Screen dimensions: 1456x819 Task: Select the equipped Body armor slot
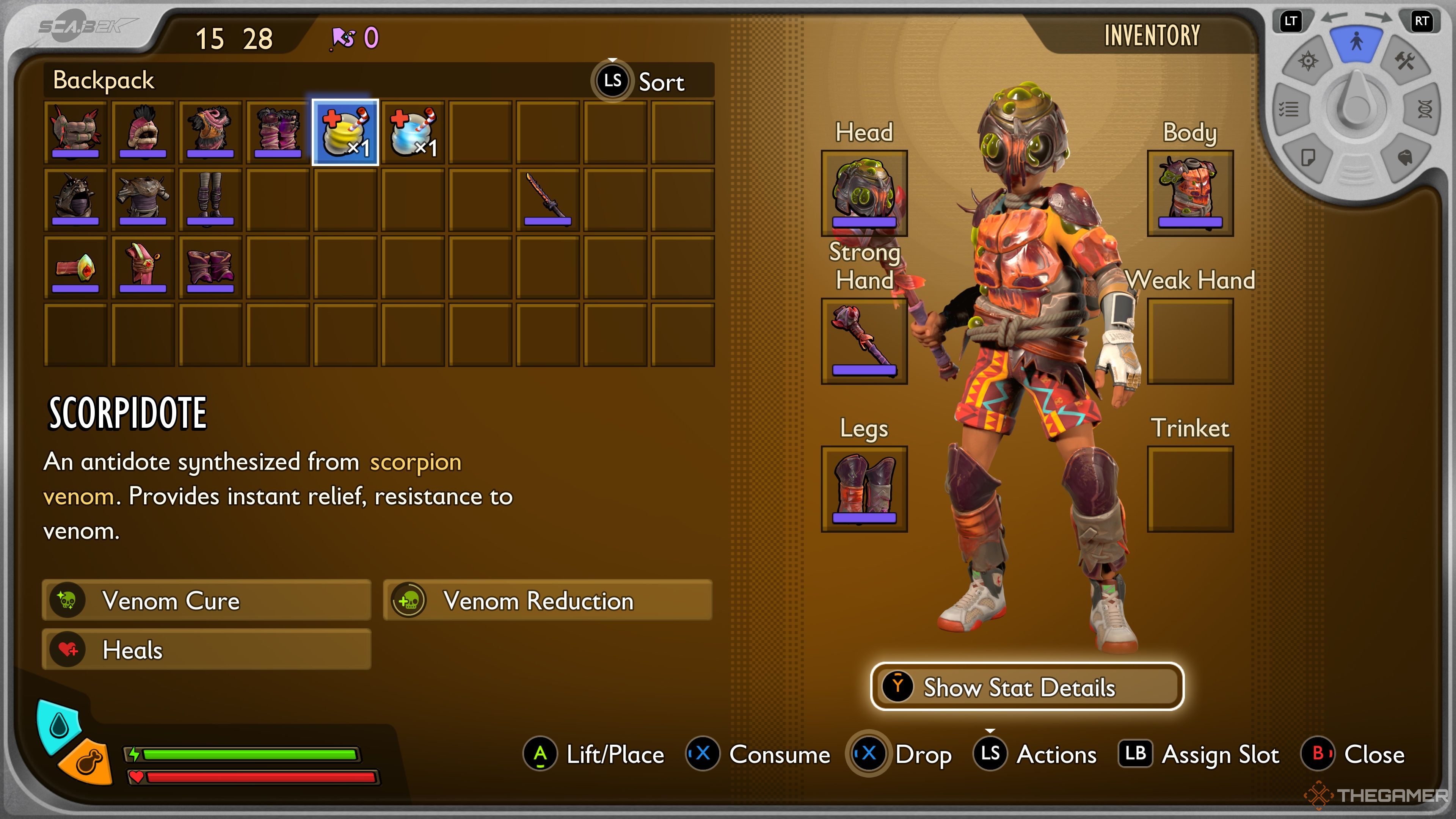(x=1190, y=193)
